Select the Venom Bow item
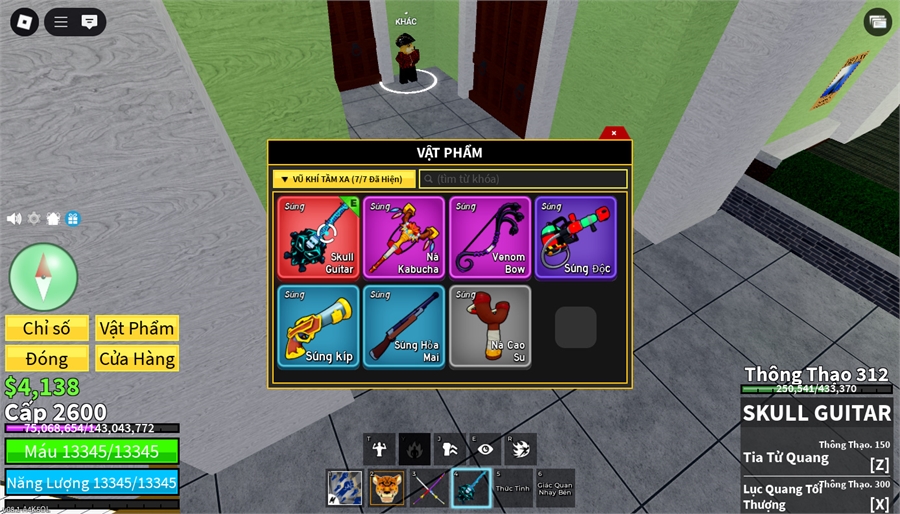This screenshot has height=514, width=900. tap(490, 237)
